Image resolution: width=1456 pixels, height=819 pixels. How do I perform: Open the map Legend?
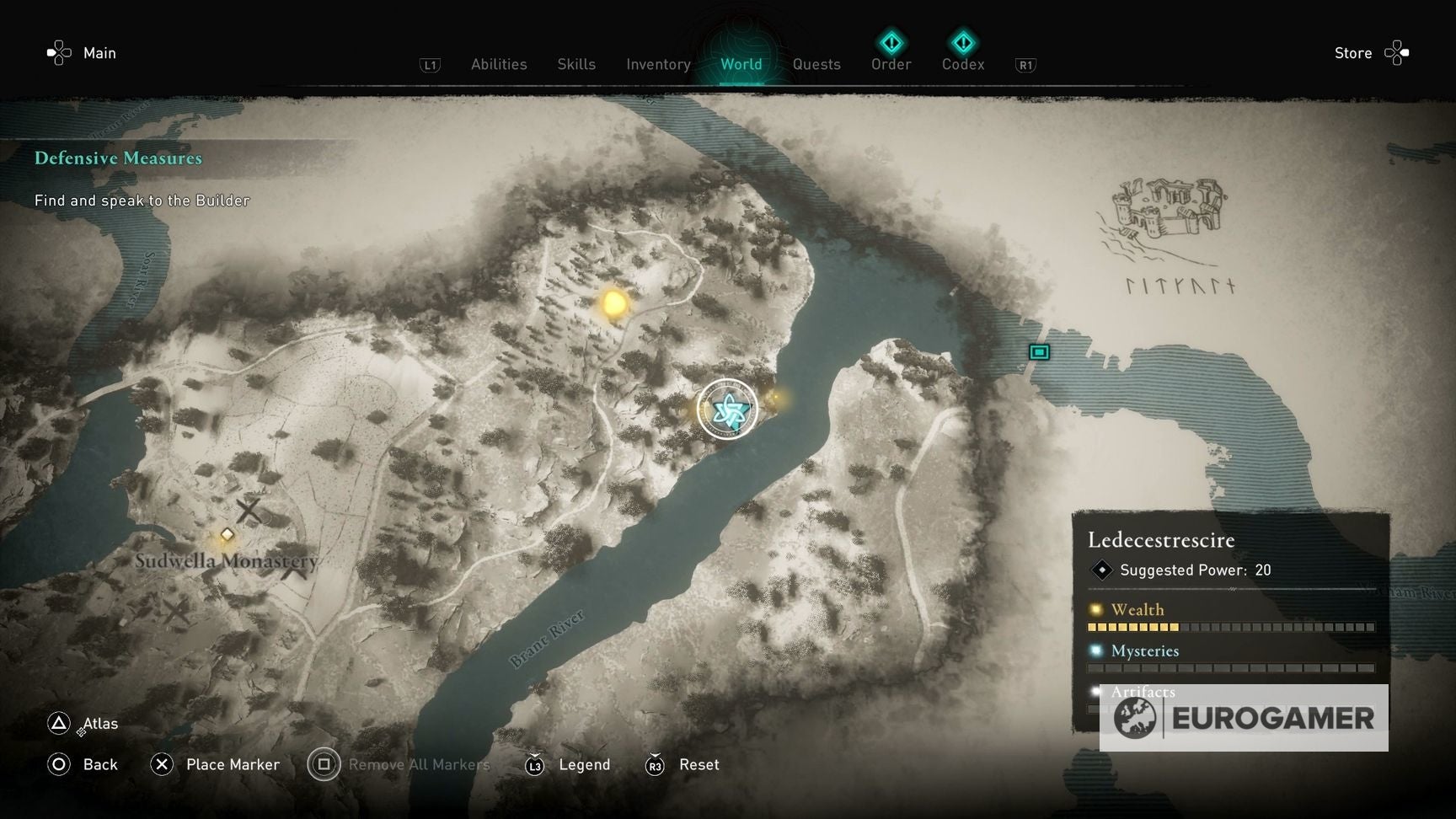click(585, 764)
